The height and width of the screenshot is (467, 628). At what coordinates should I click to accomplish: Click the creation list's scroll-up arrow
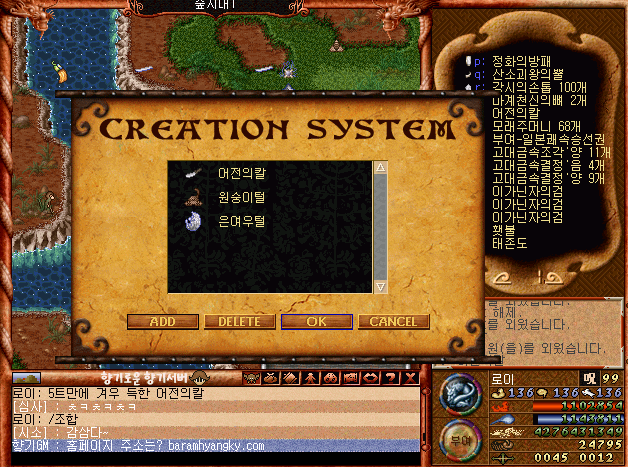coord(380,169)
